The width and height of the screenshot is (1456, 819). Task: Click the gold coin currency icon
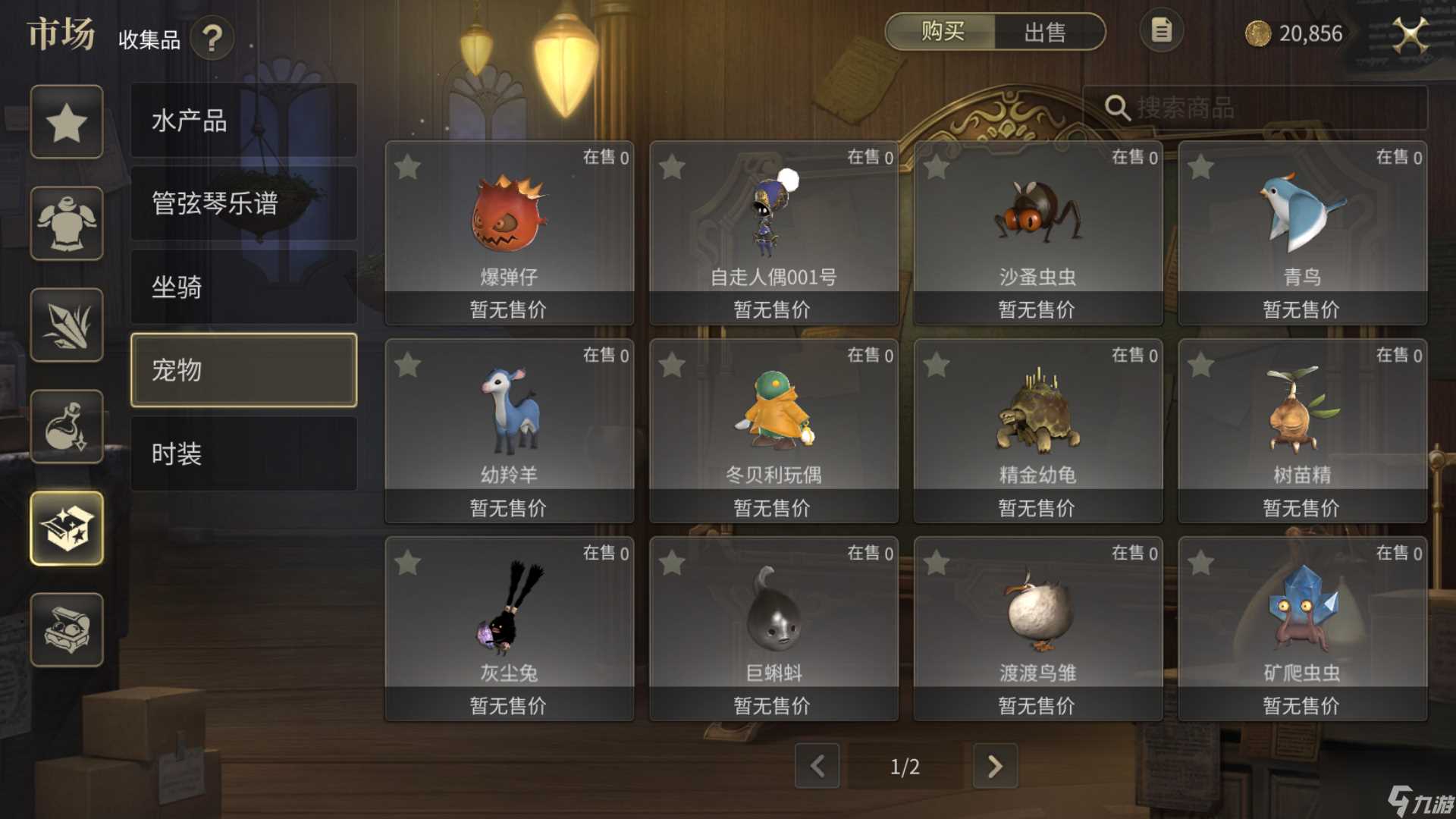pyautogui.click(x=1257, y=34)
